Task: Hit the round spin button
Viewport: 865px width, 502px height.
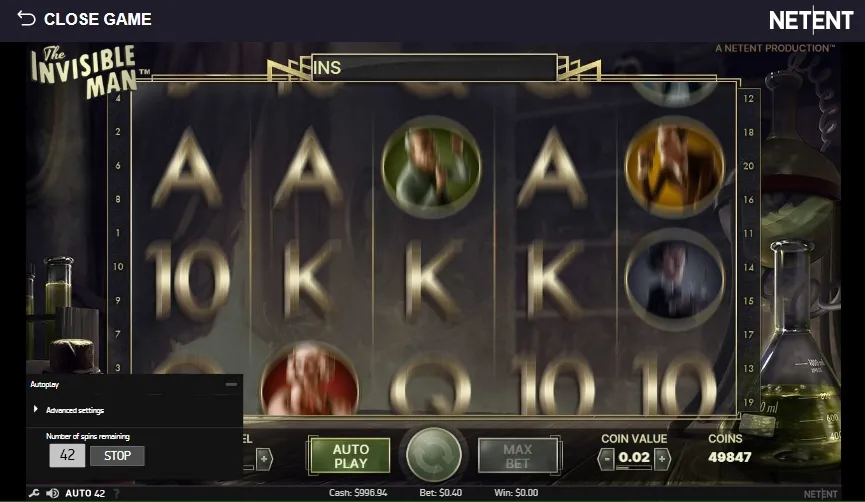Action: coord(433,457)
